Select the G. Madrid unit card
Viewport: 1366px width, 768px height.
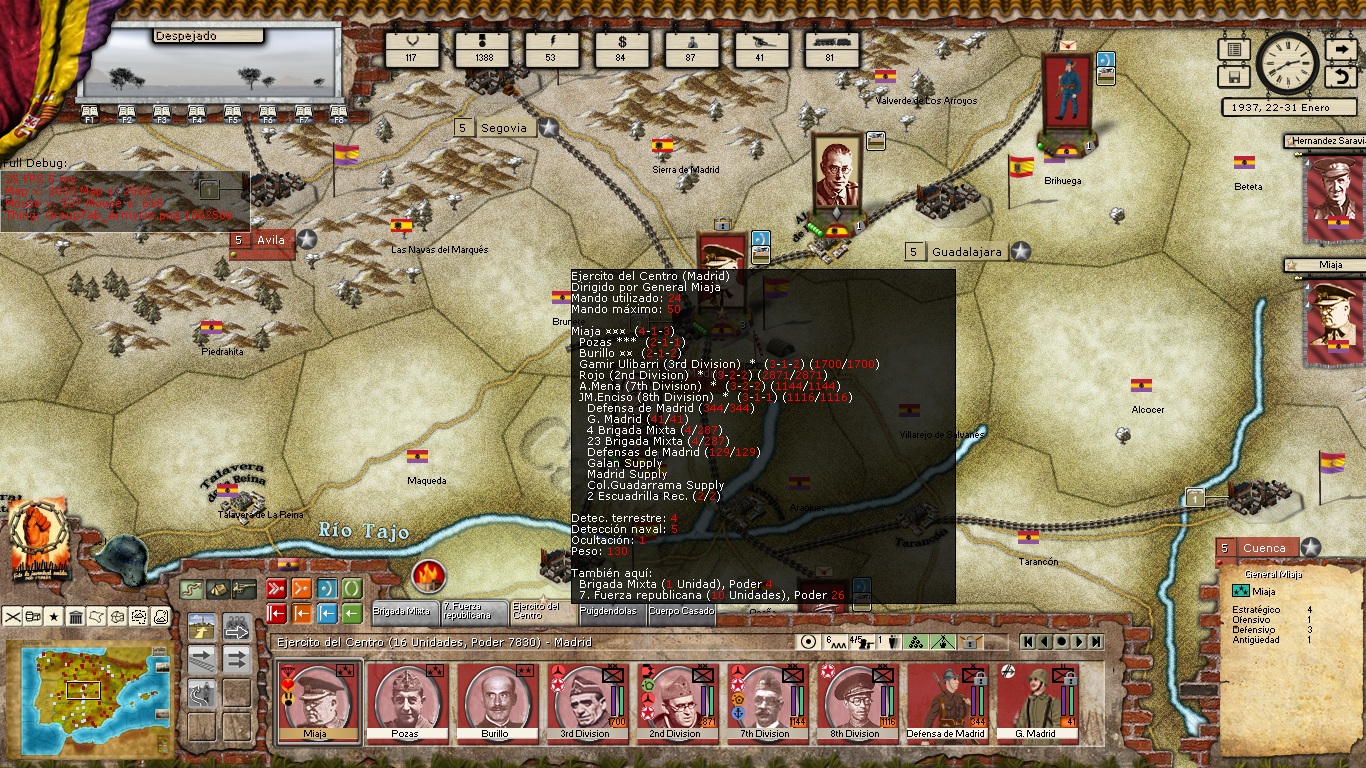(1035, 701)
